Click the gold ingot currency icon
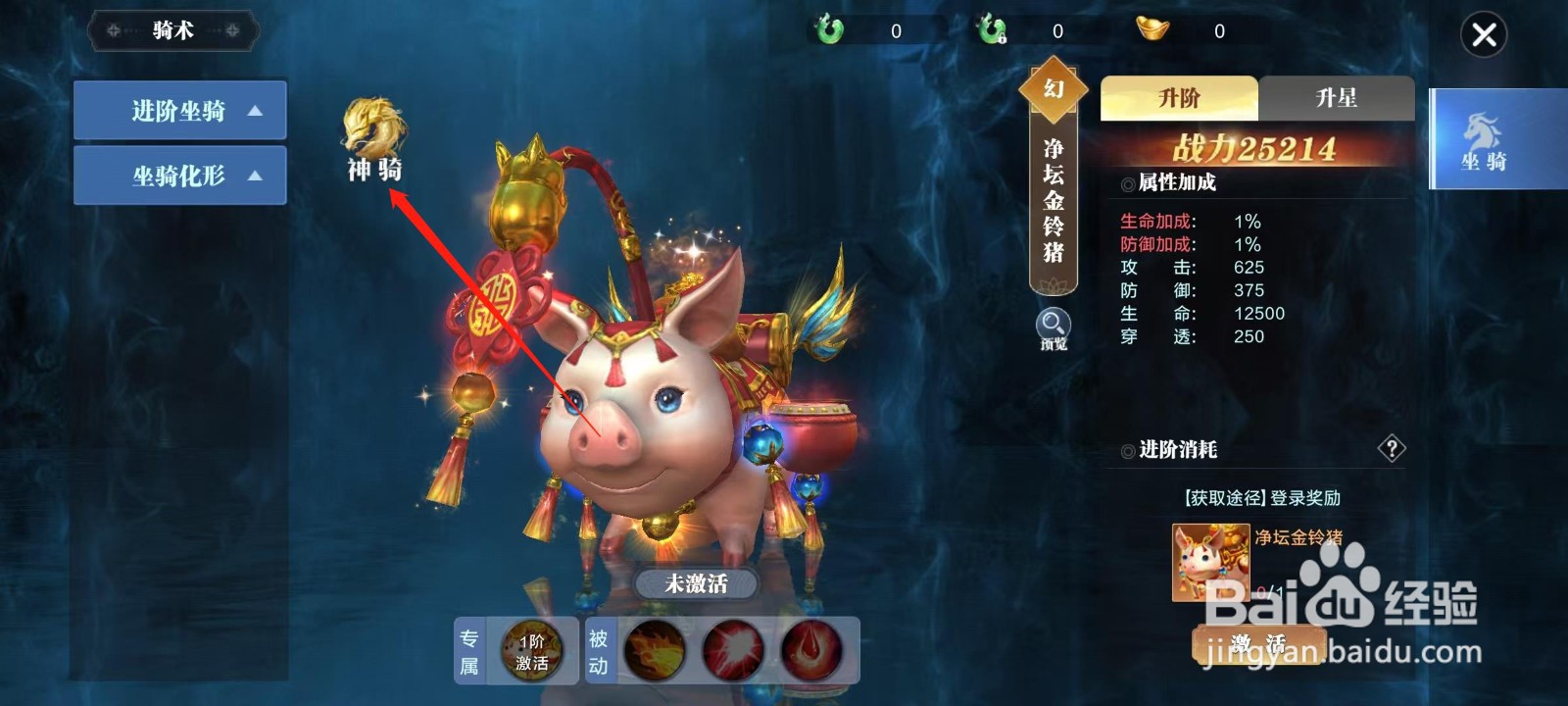Viewport: 1568px width, 706px height. click(x=1152, y=29)
